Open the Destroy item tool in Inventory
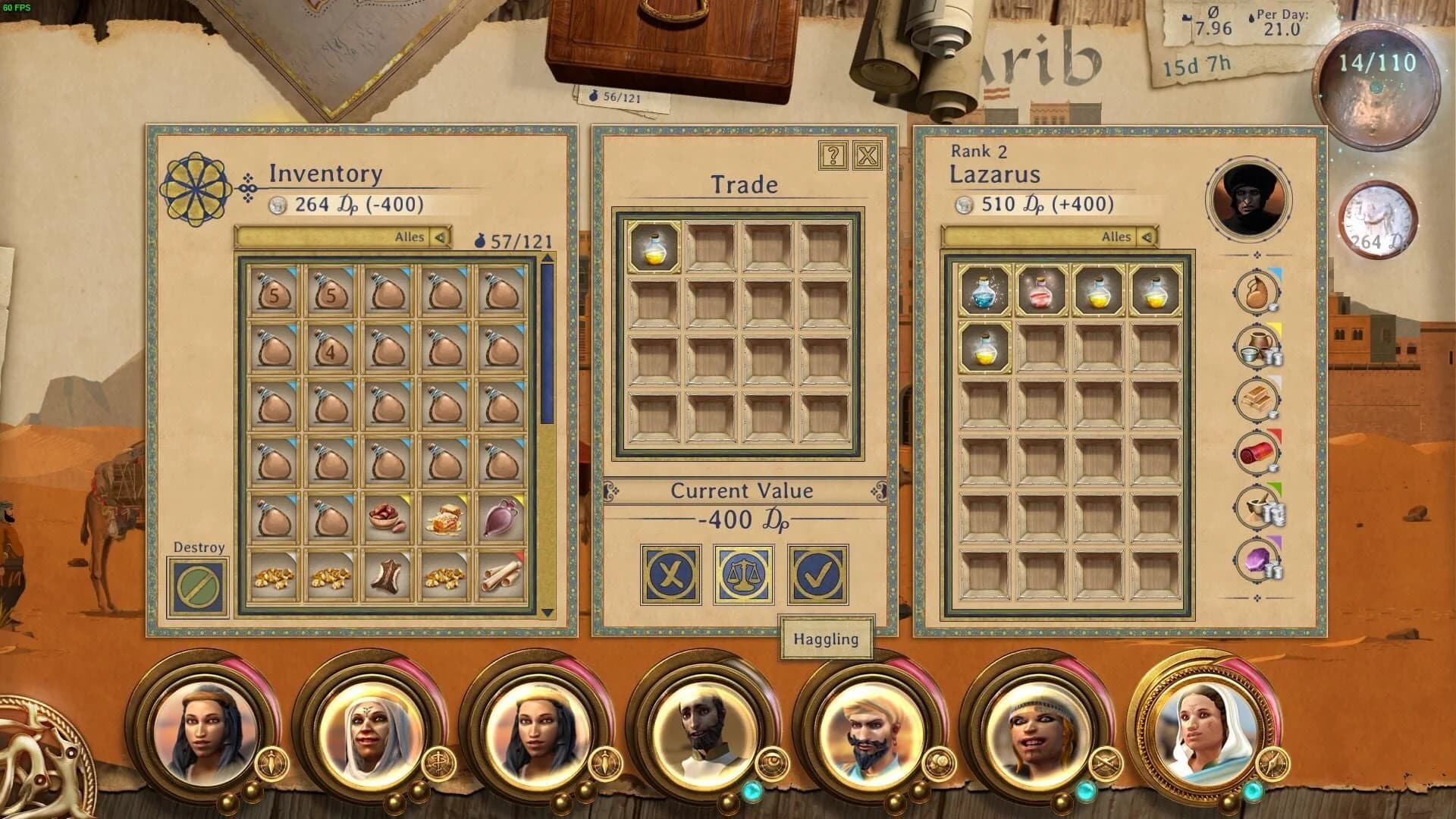This screenshot has width=1456, height=819. [x=196, y=585]
